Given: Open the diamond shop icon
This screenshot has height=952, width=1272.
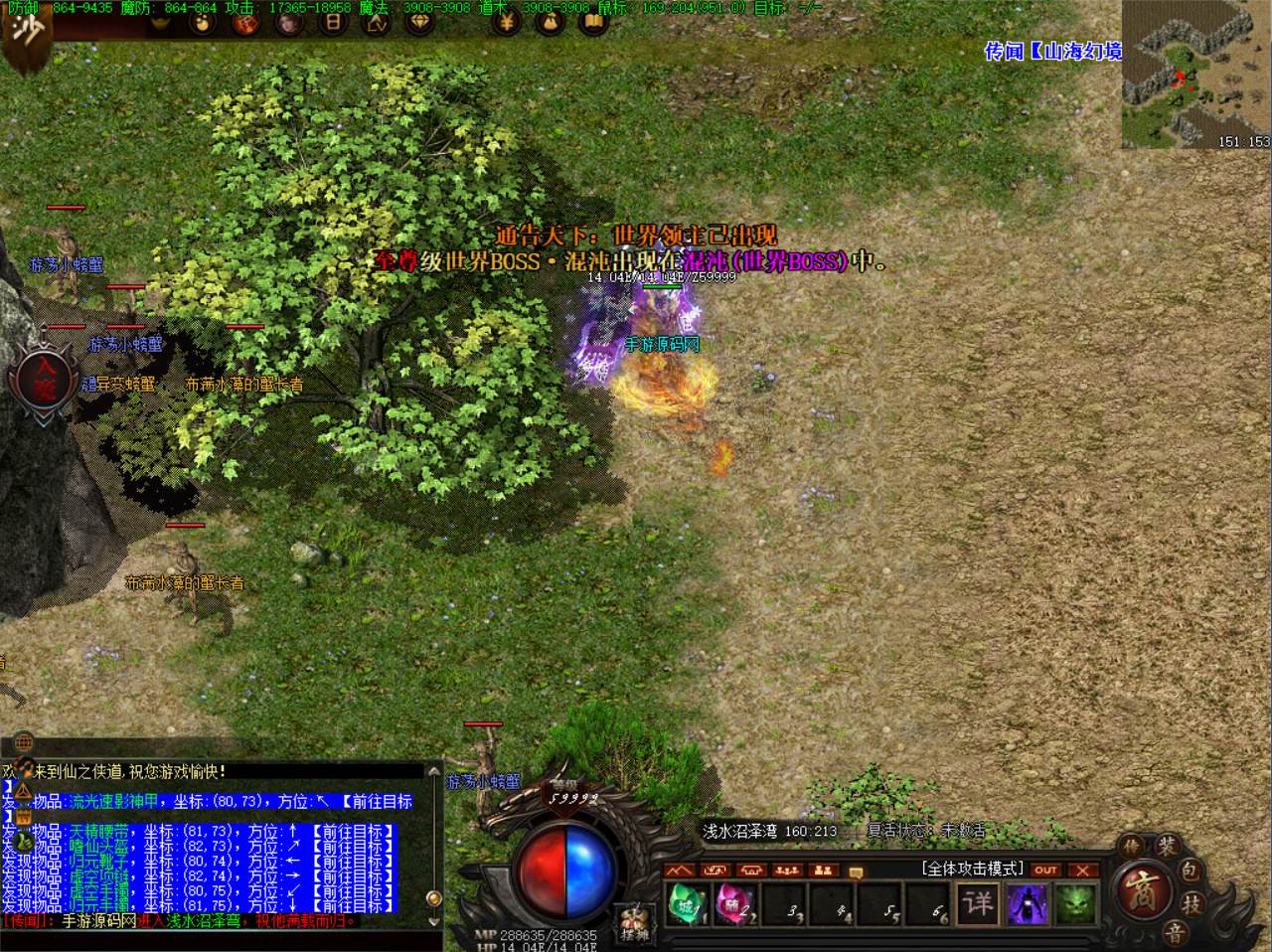Looking at the screenshot, I should pyautogui.click(x=421, y=22).
